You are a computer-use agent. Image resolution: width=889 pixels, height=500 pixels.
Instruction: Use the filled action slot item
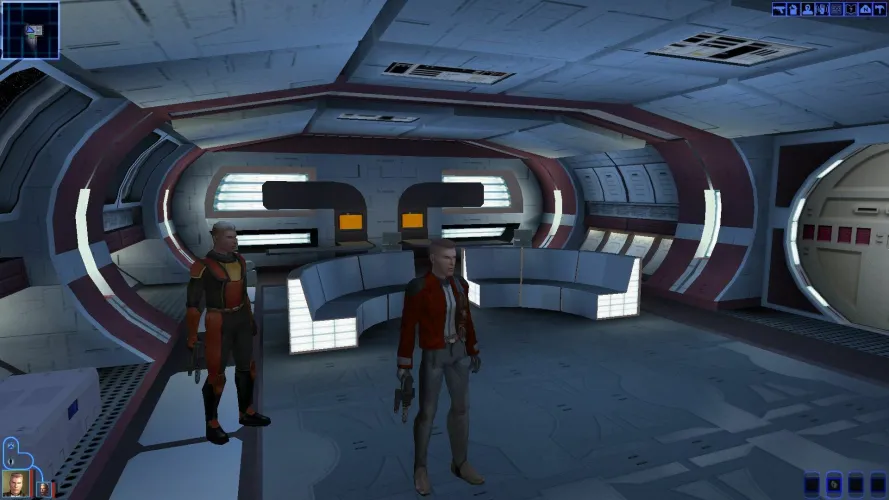[835, 484]
